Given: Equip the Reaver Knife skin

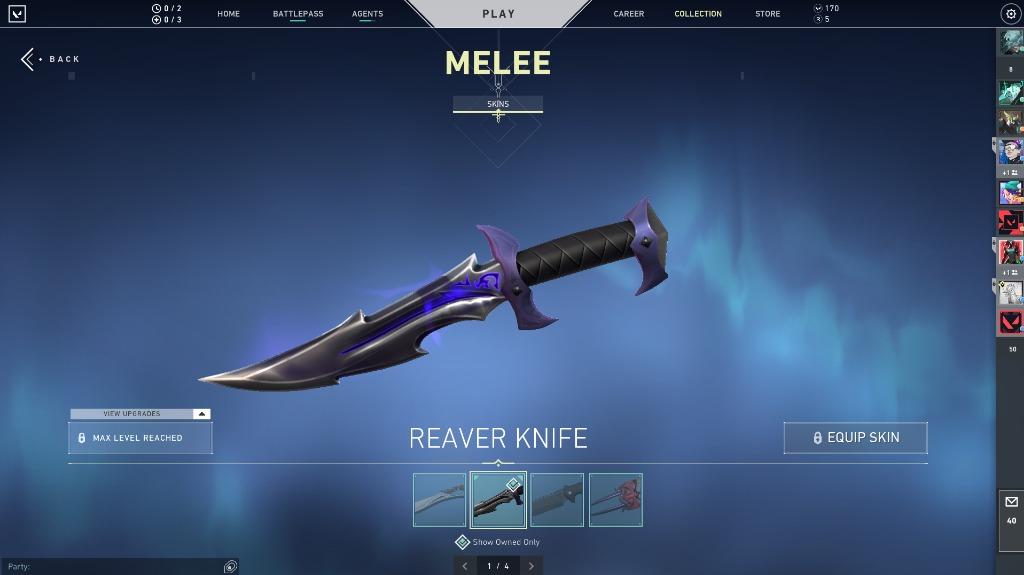Looking at the screenshot, I should coord(855,438).
